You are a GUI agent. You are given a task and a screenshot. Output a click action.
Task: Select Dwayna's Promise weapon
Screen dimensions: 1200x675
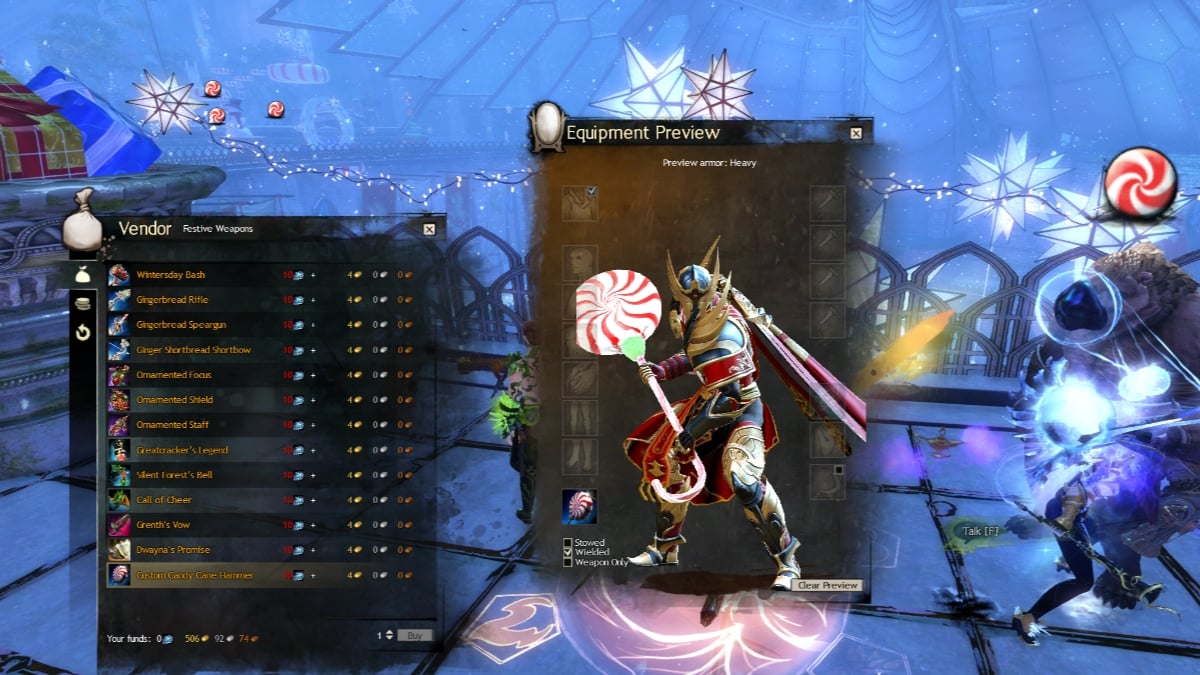(172, 550)
